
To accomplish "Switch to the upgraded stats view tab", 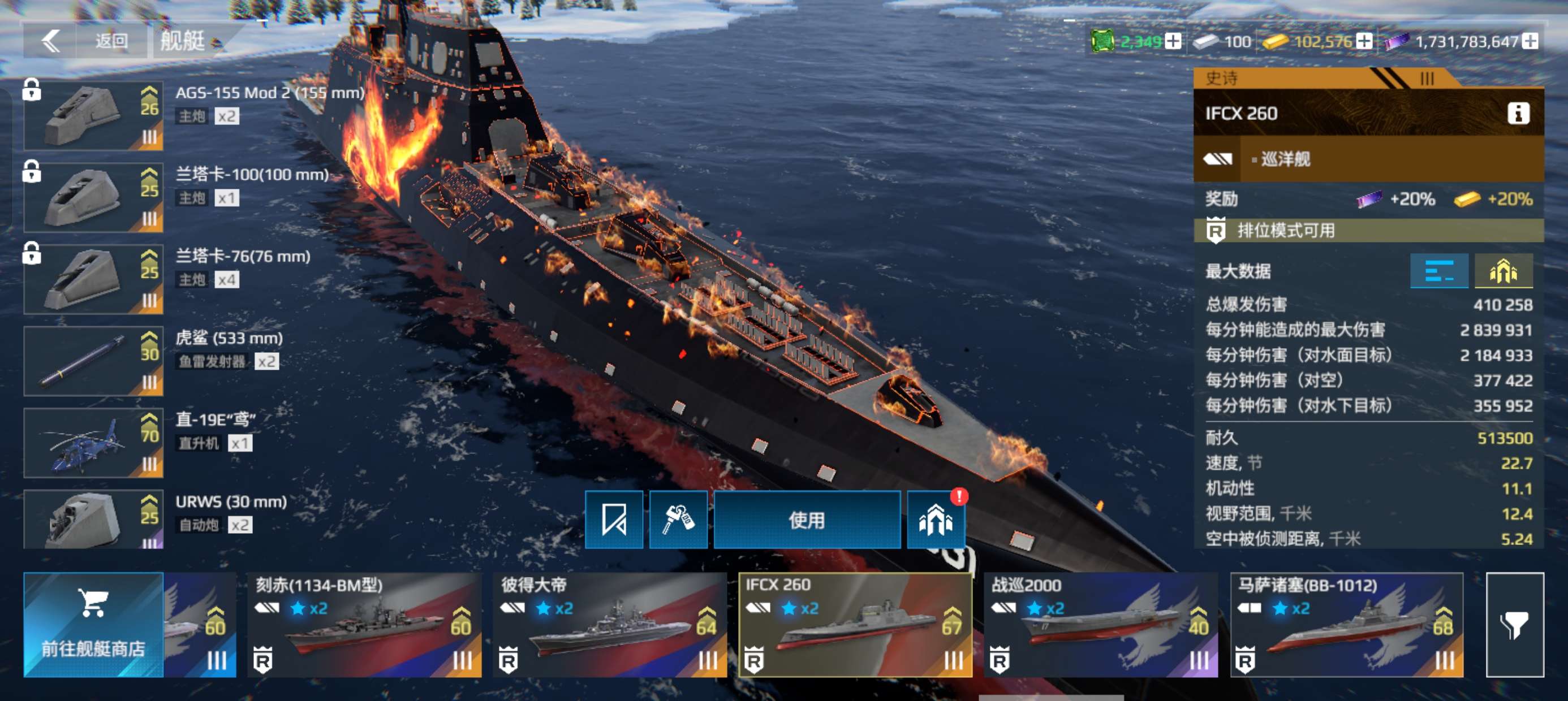I will (x=1503, y=271).
